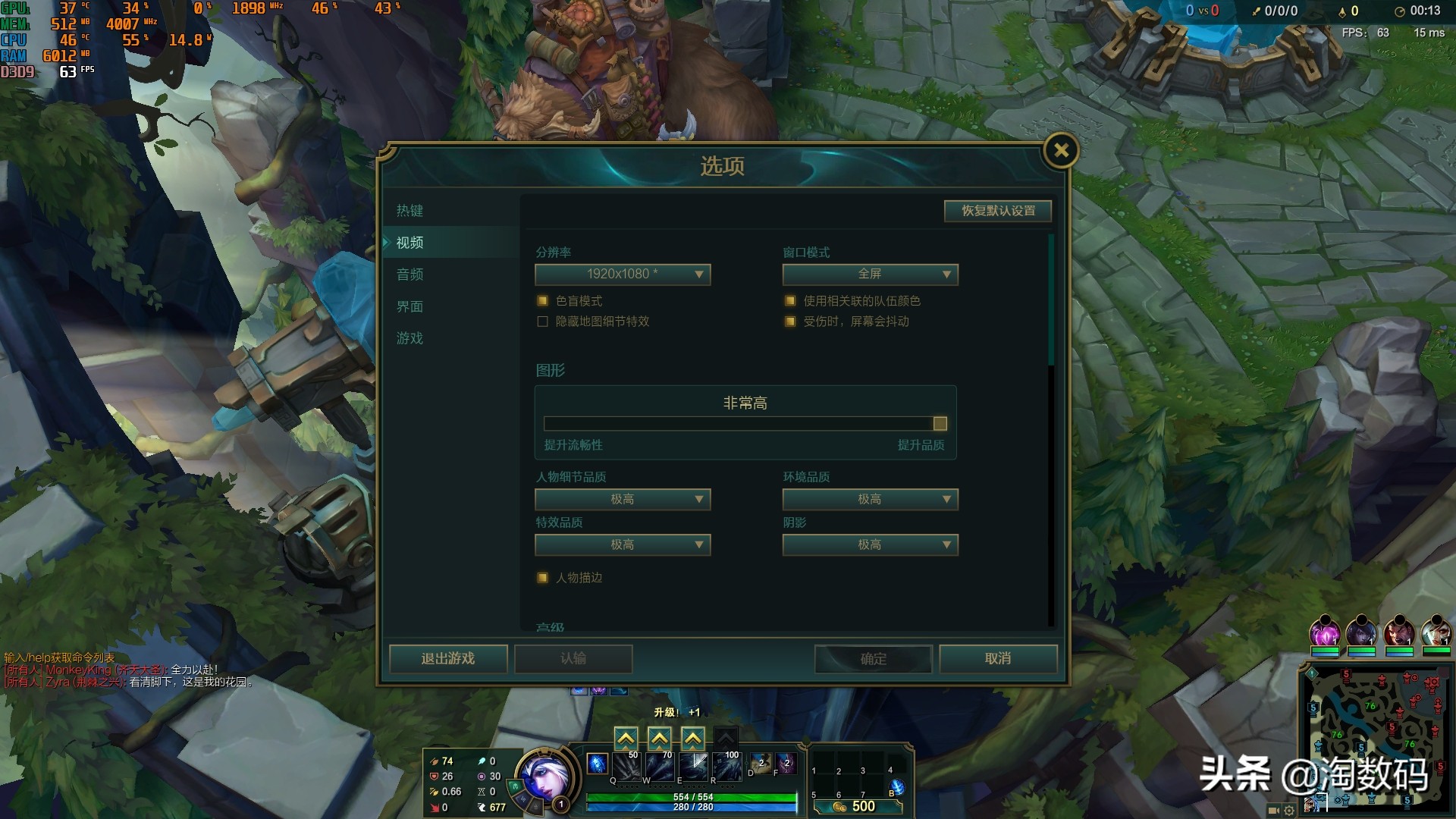Select the W ability icon
The height and width of the screenshot is (819, 1456).
[659, 766]
